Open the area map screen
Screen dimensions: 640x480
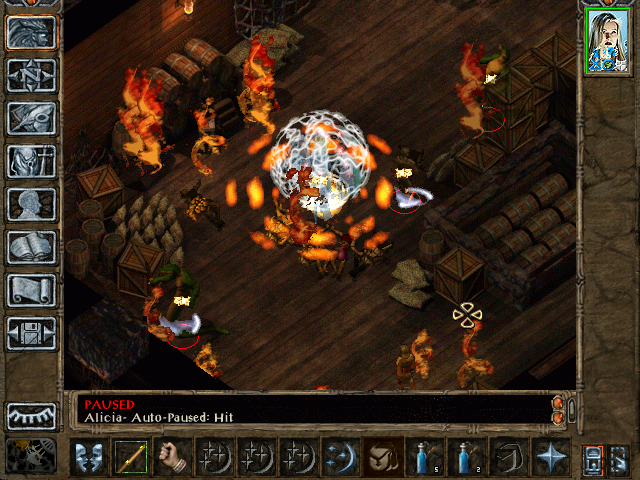[31, 75]
